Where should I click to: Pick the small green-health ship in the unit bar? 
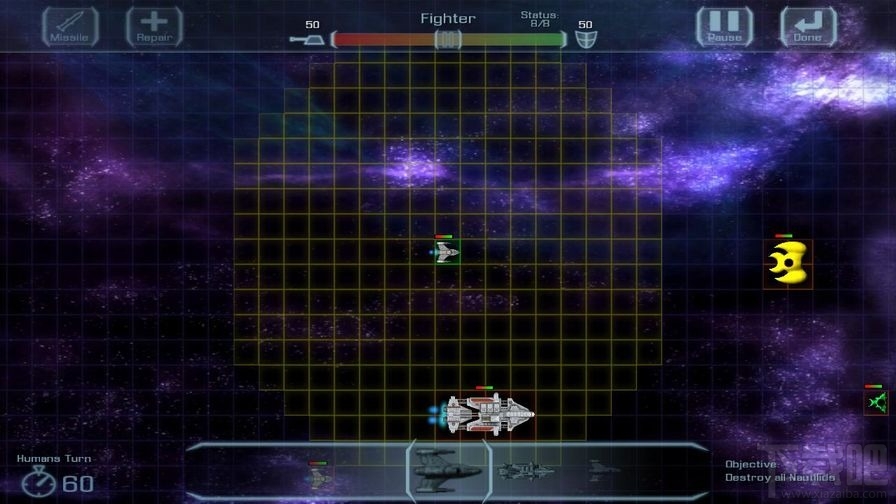pos(318,476)
